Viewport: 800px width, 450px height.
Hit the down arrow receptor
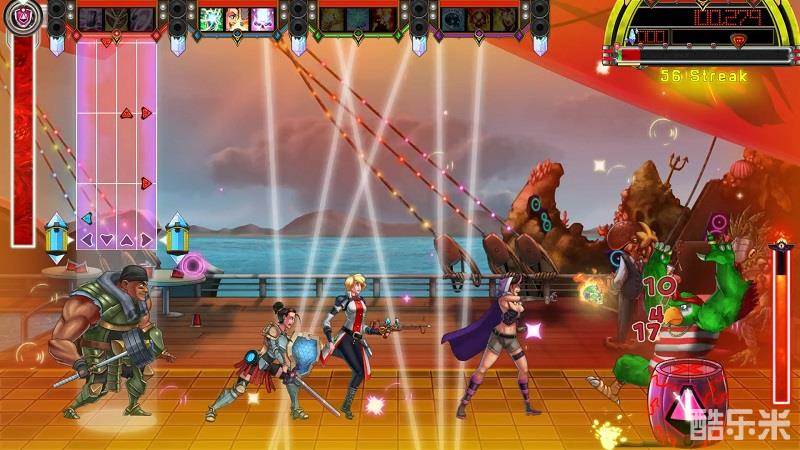click(106, 239)
